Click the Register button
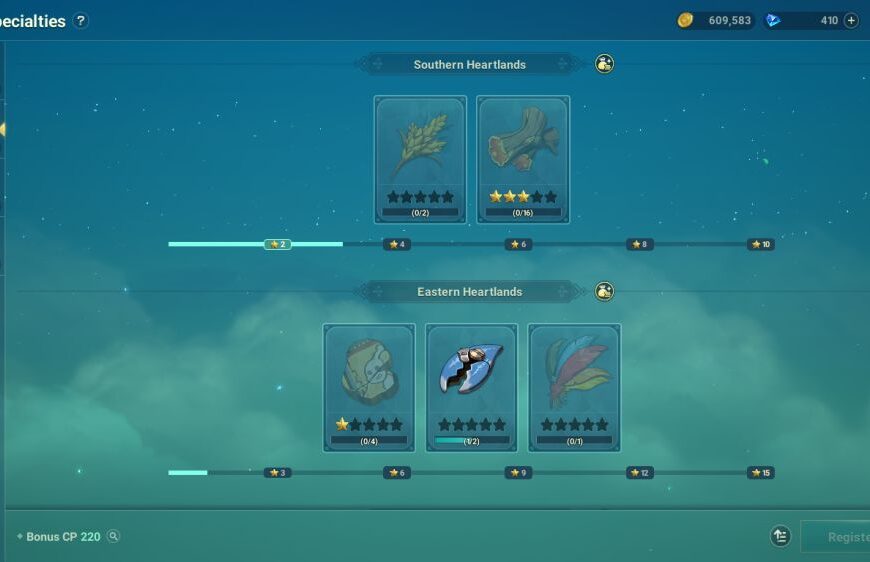Image resolution: width=870 pixels, height=562 pixels. click(x=840, y=537)
